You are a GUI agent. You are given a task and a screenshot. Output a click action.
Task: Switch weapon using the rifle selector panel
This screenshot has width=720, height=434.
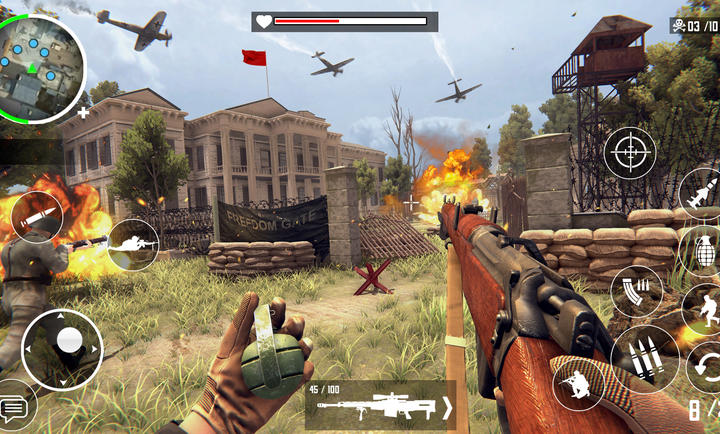pos(380,404)
